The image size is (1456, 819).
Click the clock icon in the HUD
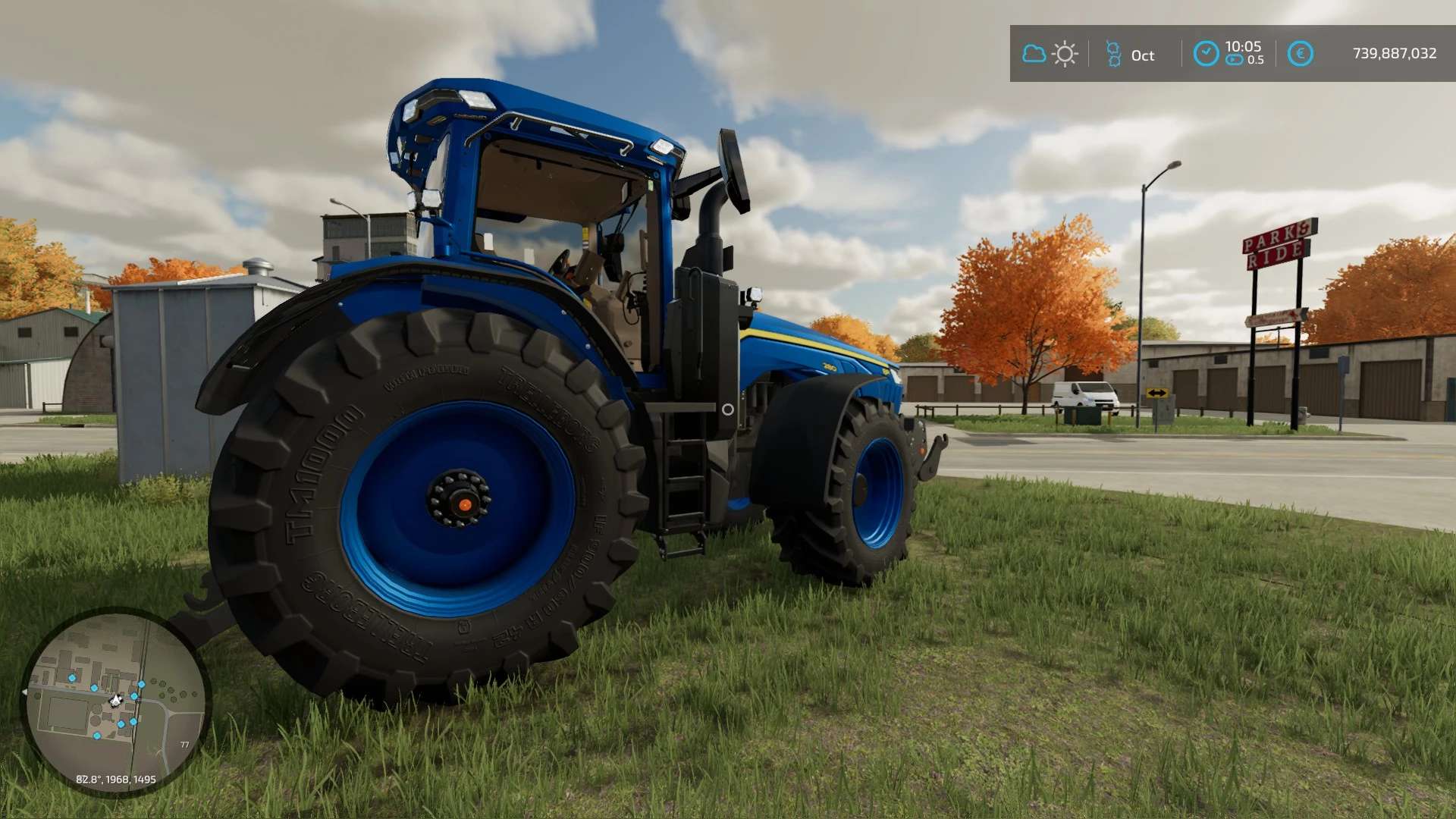[x=1206, y=54]
